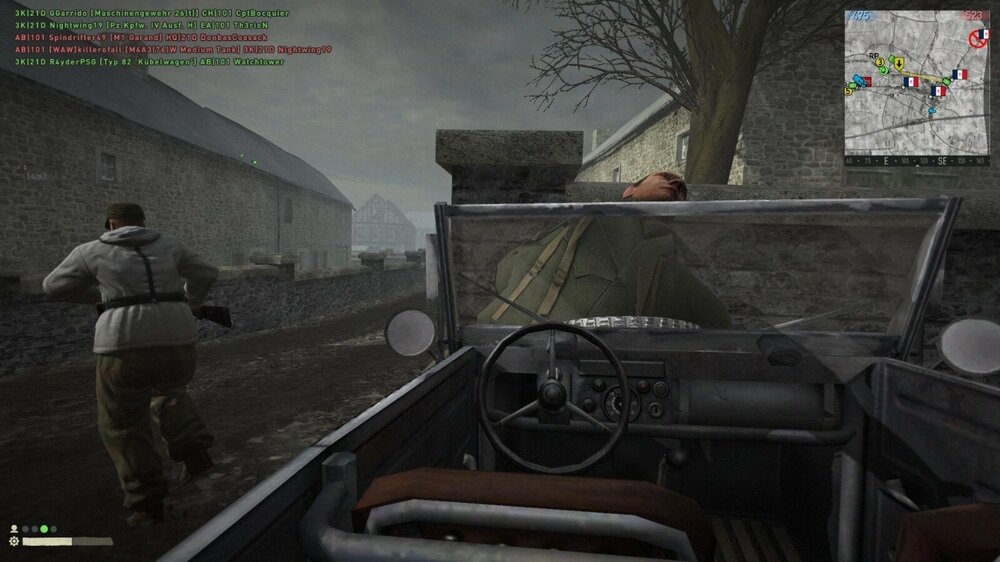
Task: Click the green highlighted seat indicator dot
Action: pyautogui.click(x=44, y=529)
